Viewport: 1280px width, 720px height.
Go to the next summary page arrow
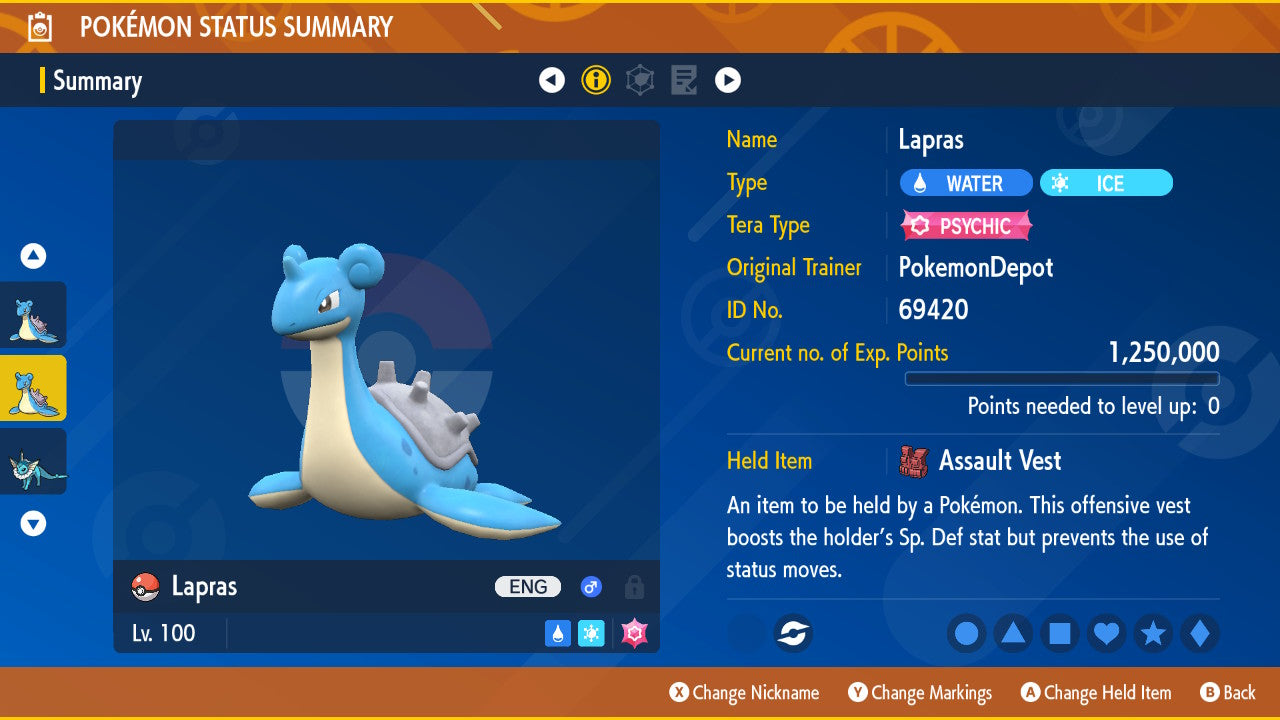[x=728, y=80]
